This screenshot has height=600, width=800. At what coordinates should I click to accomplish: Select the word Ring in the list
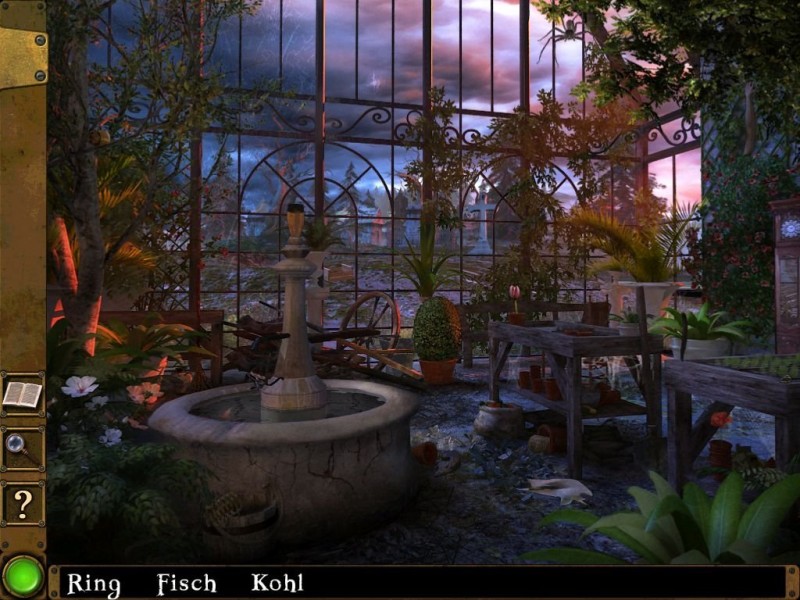point(93,583)
